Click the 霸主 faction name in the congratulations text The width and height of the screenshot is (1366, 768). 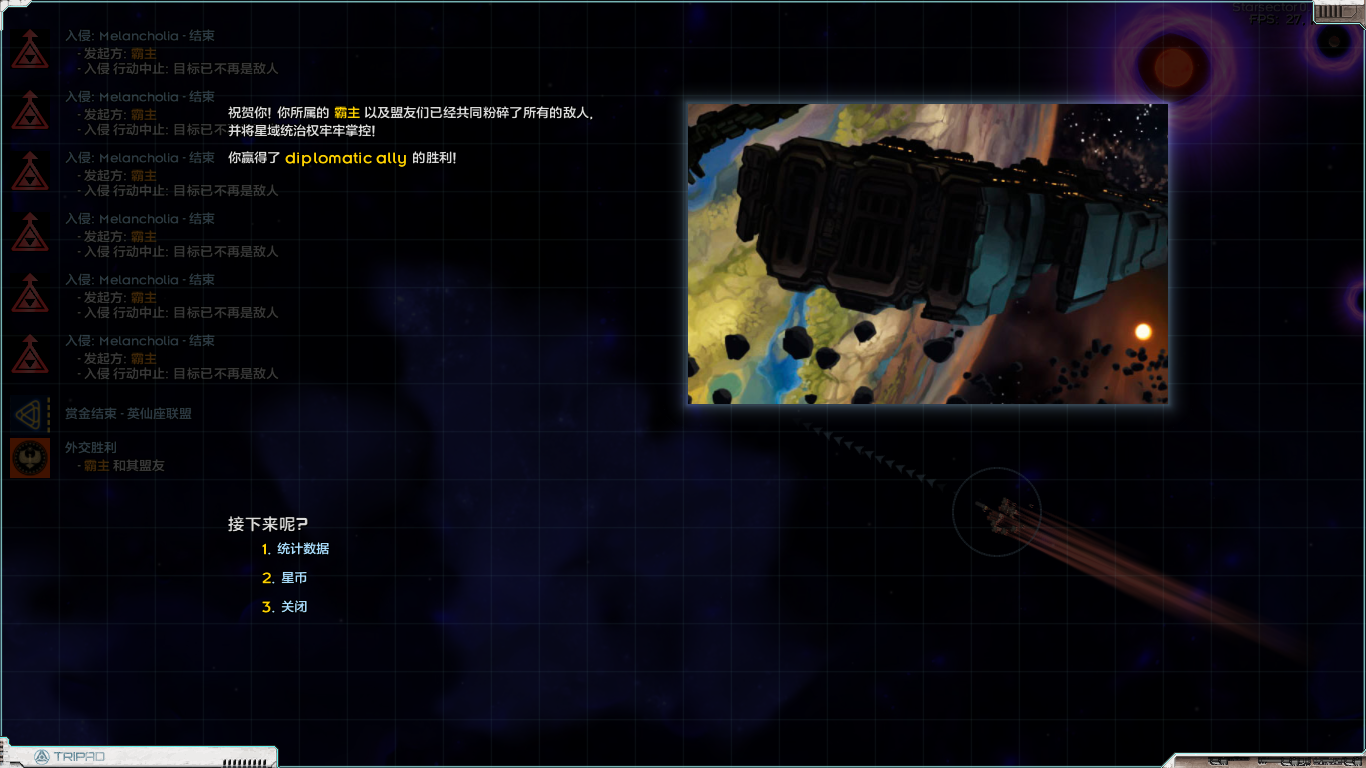(x=347, y=113)
